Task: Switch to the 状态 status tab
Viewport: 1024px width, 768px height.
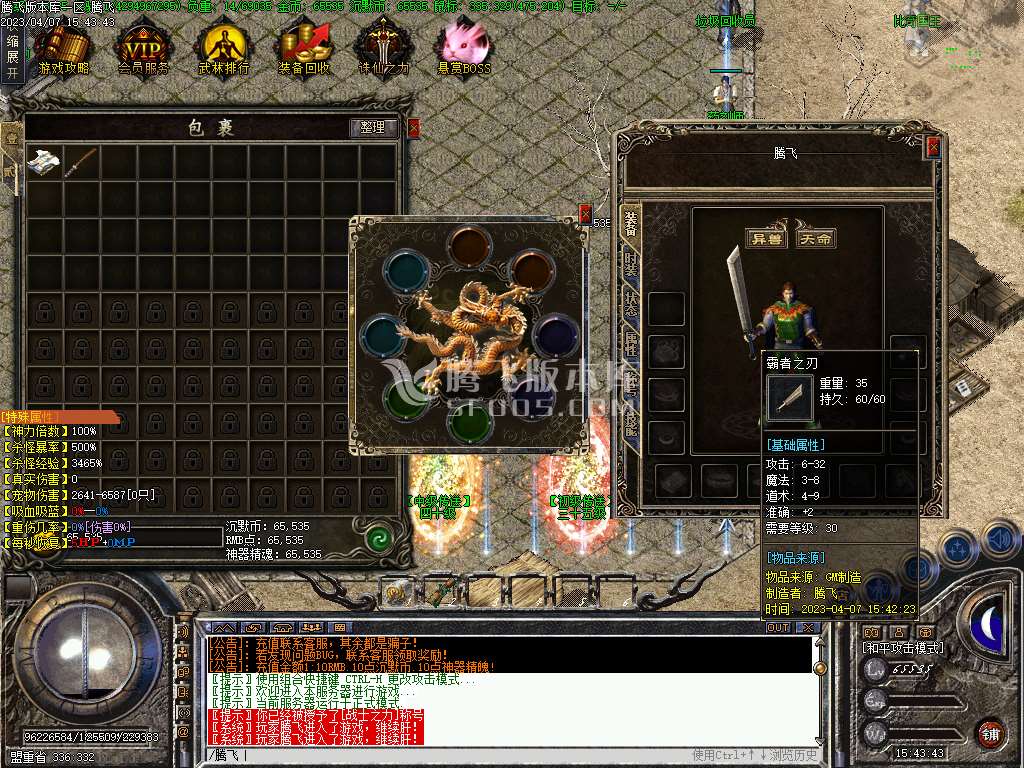Action: click(x=631, y=304)
